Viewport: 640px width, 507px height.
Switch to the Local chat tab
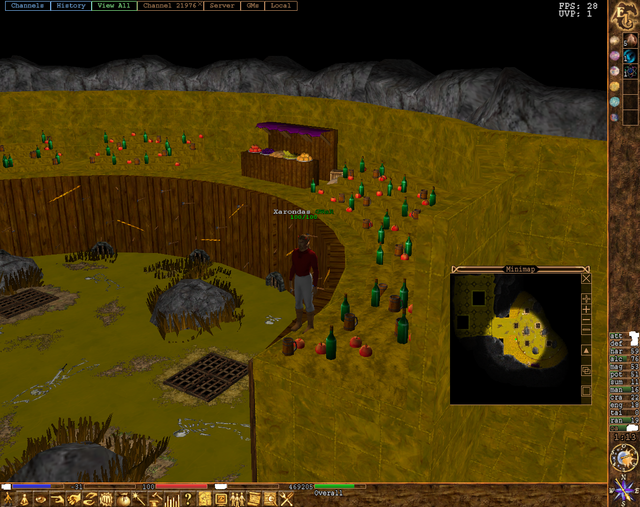tap(281, 6)
